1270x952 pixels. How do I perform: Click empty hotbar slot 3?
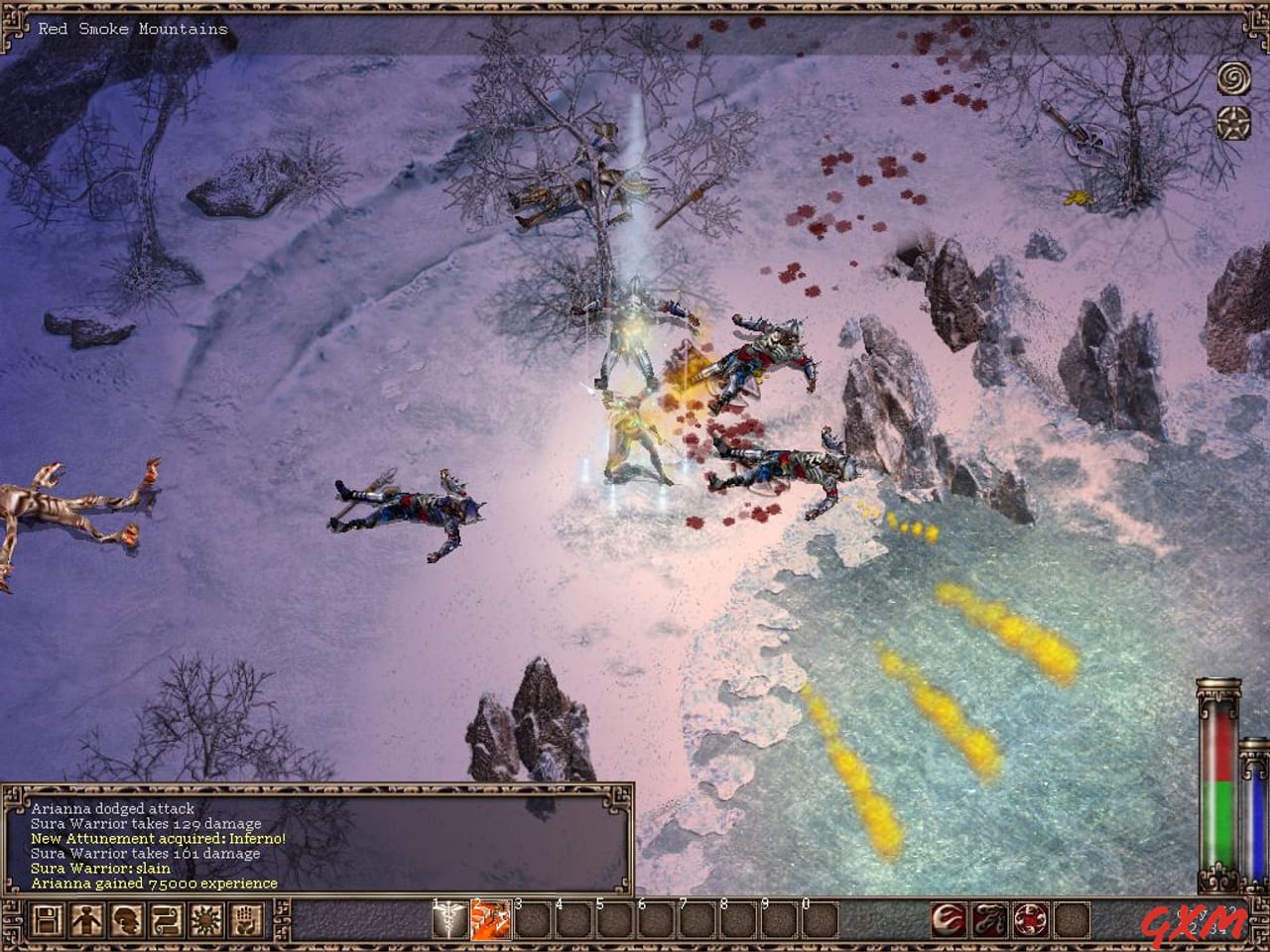click(530, 920)
